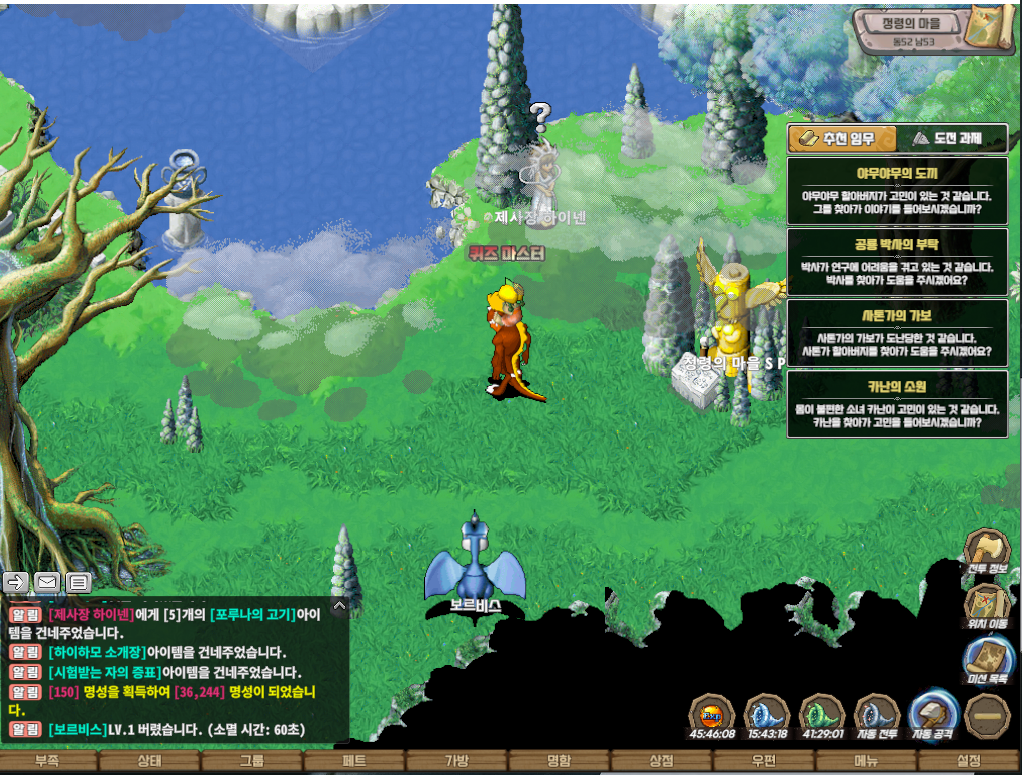Select the 아무아무의 도끼 quest entry
The height and width of the screenshot is (775, 1022).
point(897,190)
